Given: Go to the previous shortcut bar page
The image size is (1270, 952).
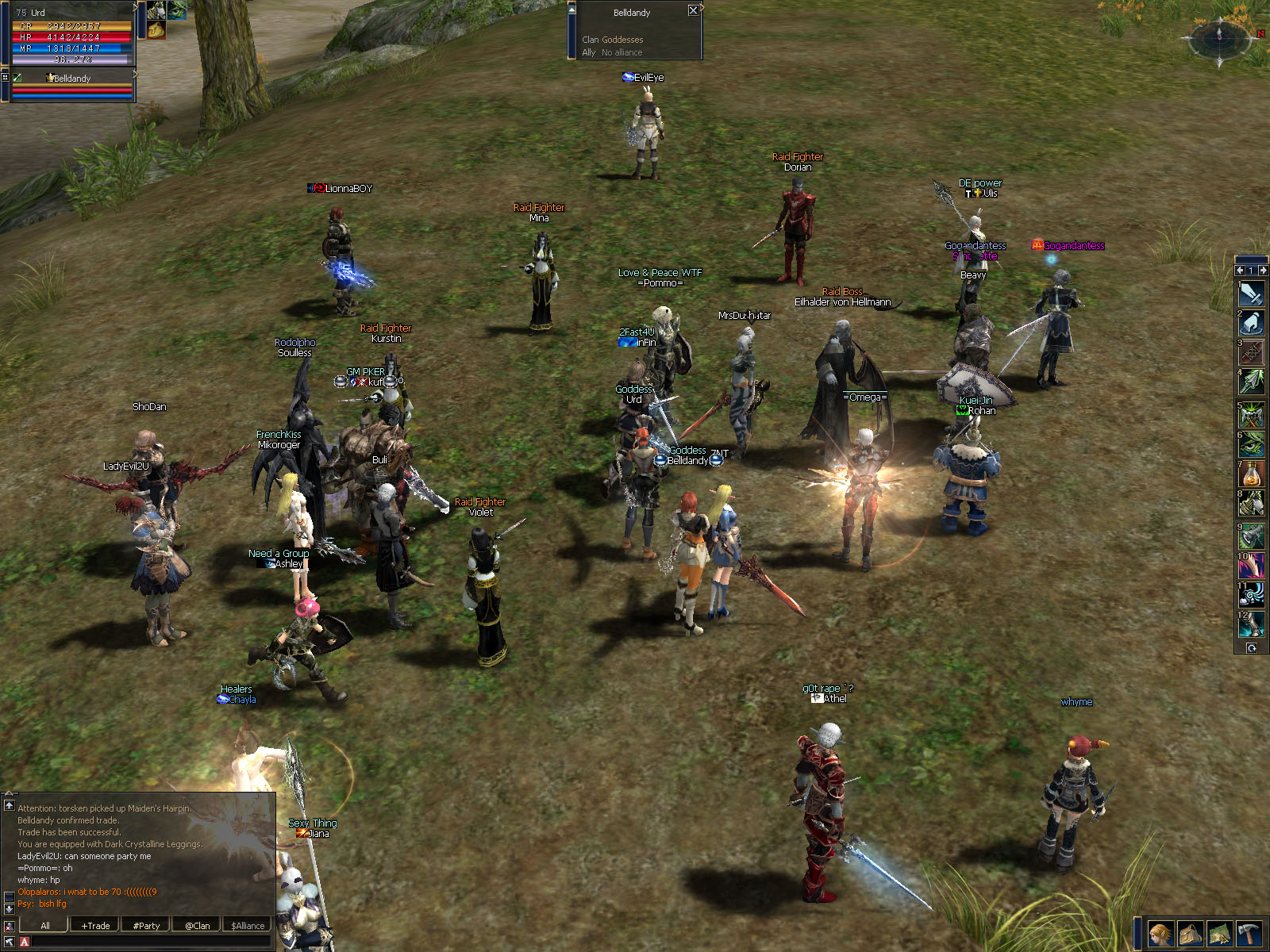Looking at the screenshot, I should click(1240, 271).
